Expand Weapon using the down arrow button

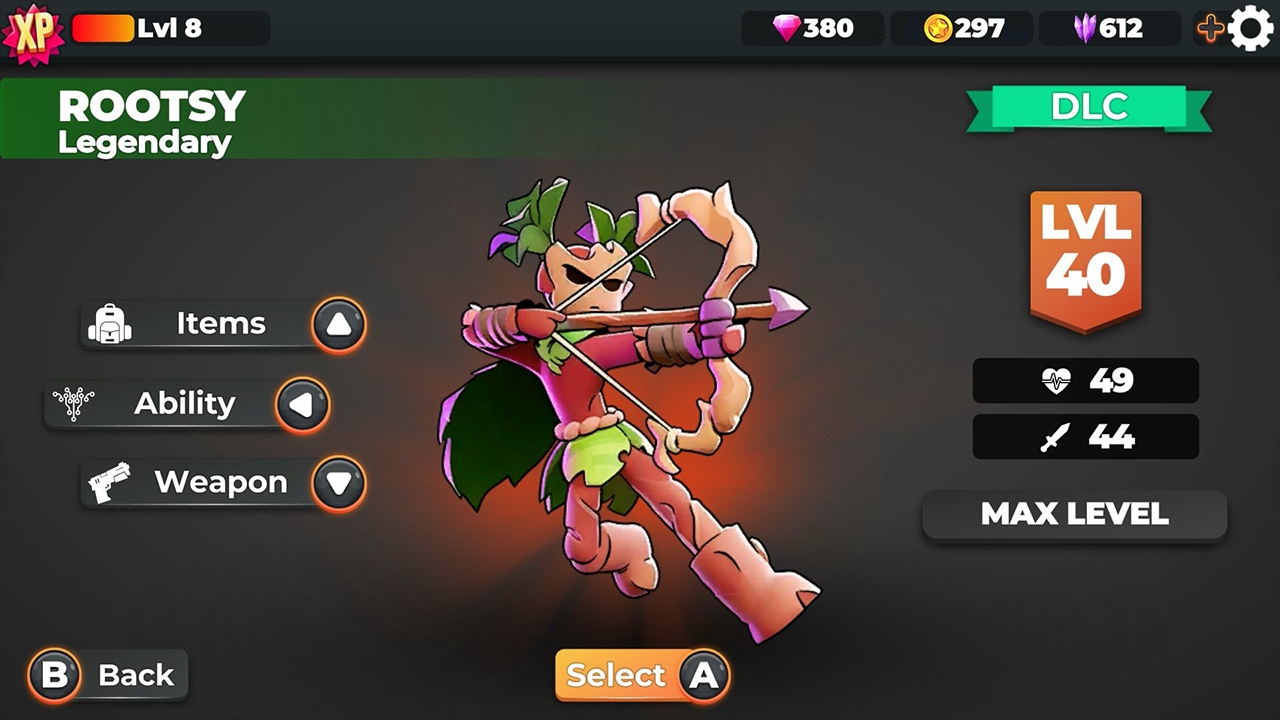click(x=339, y=482)
